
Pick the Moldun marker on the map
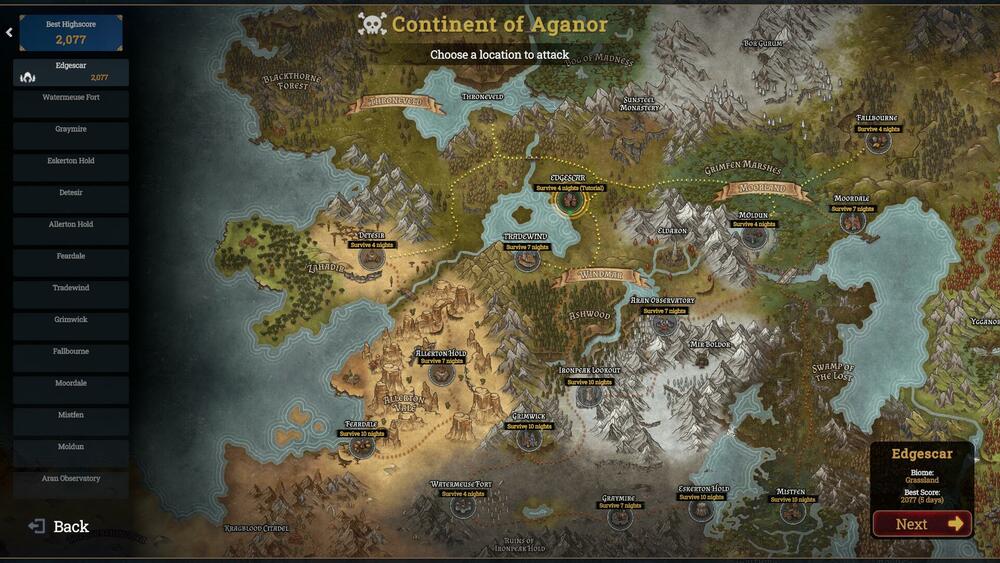(753, 238)
